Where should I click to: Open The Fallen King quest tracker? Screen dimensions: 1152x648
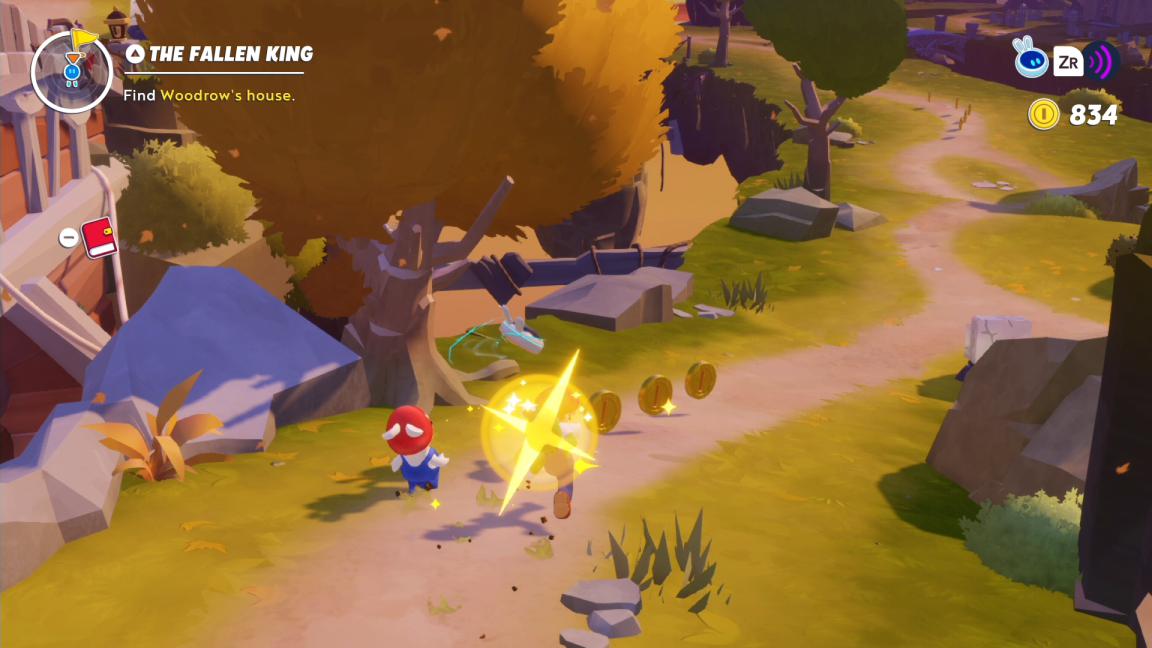[220, 54]
